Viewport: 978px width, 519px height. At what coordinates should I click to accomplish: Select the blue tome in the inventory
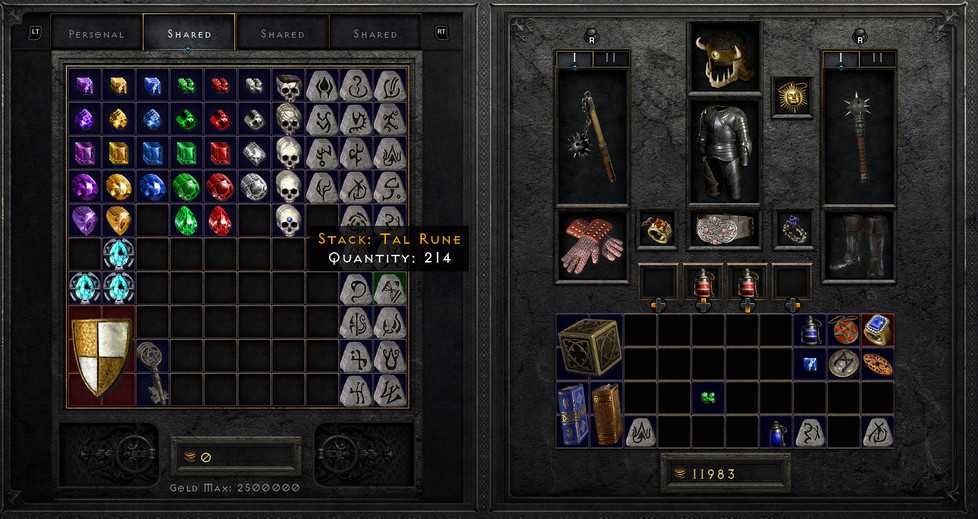pos(573,413)
